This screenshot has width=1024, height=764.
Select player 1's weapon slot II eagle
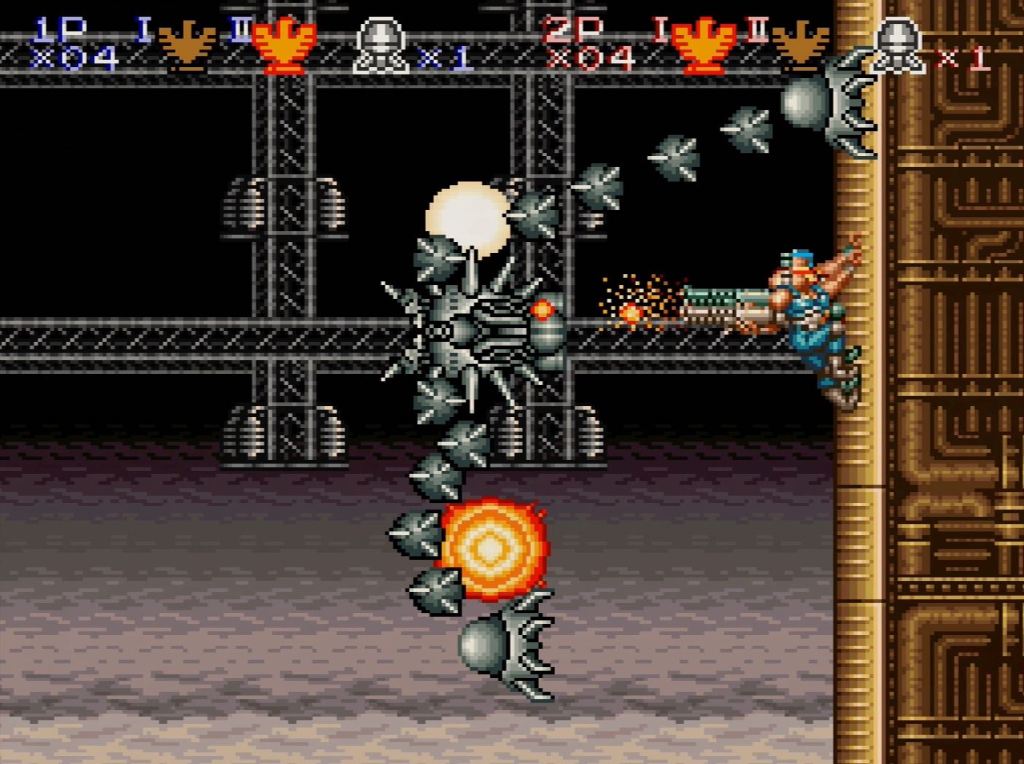(x=284, y=45)
